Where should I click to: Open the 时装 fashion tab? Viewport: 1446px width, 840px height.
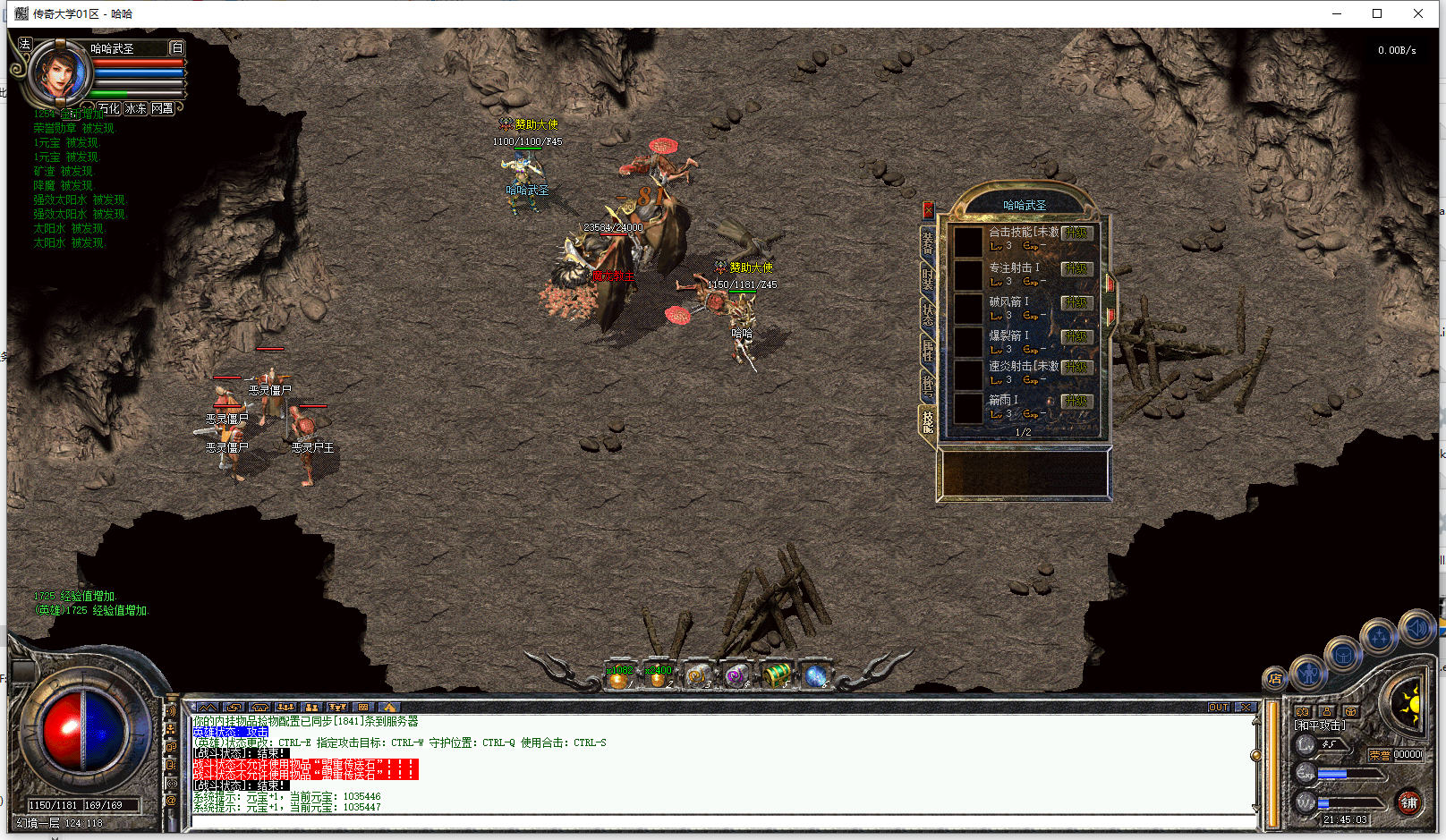coord(928,277)
